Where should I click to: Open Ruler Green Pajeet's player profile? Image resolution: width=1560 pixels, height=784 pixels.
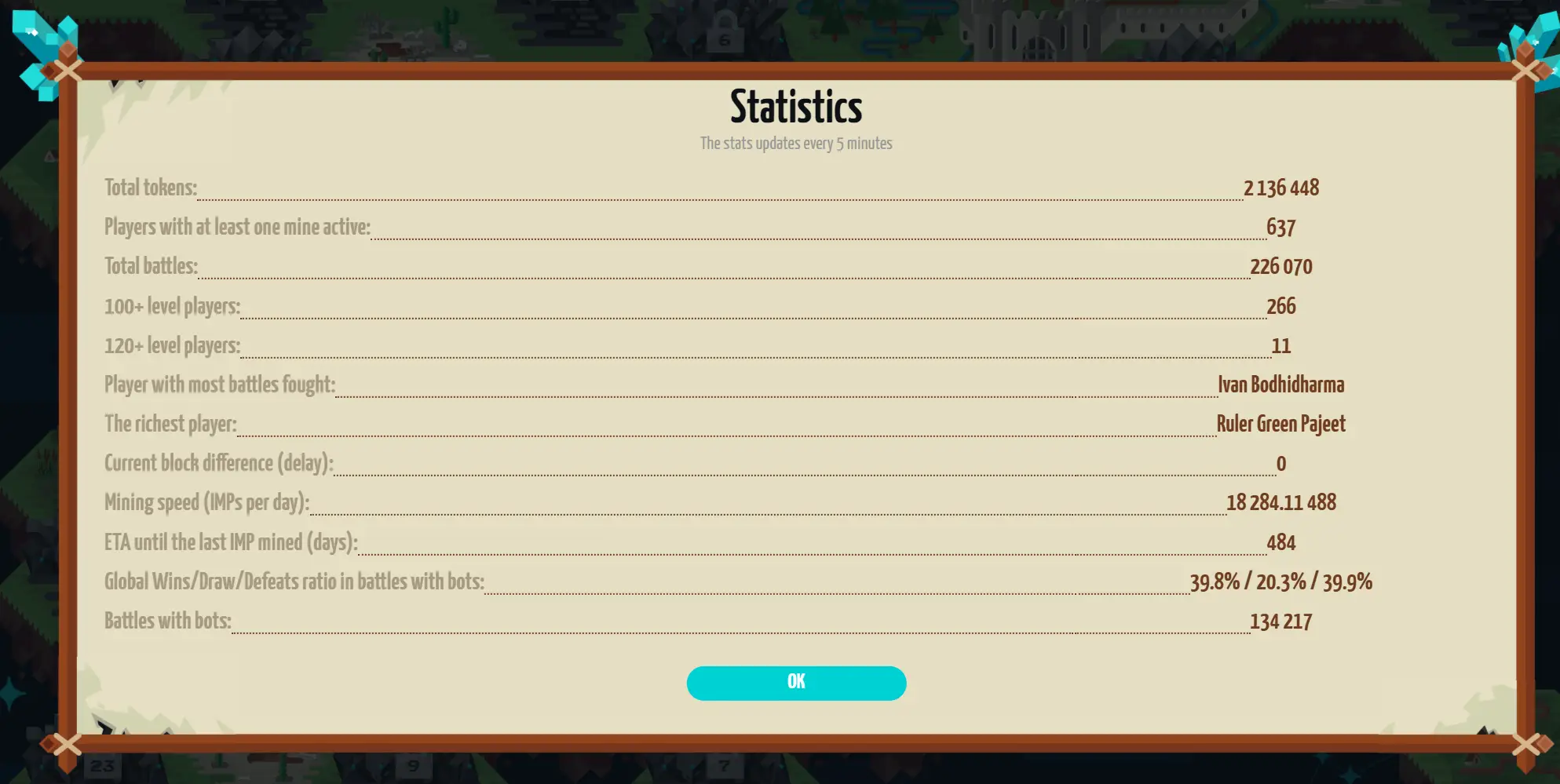(x=1281, y=424)
